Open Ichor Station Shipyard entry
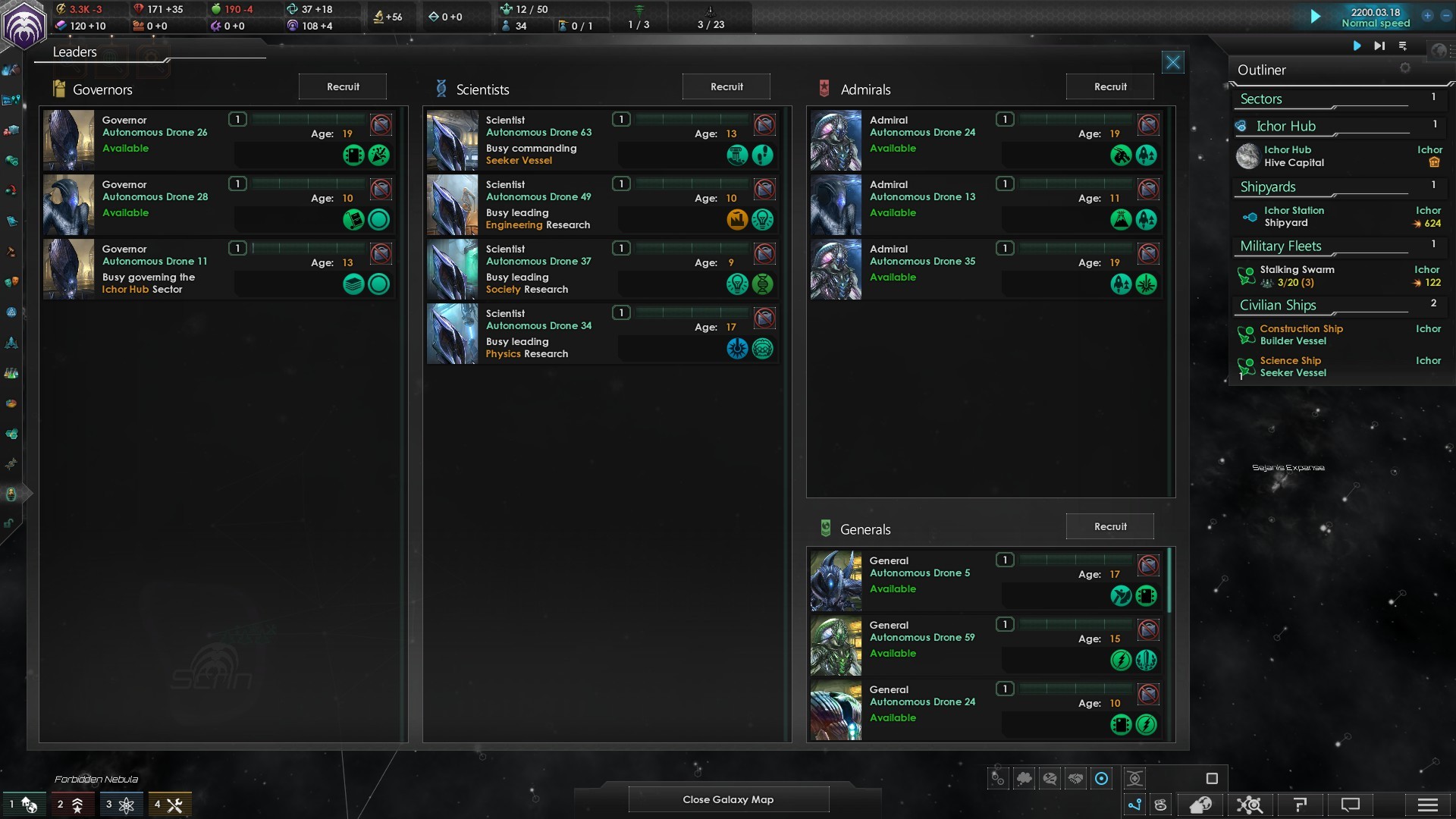Image resolution: width=1456 pixels, height=819 pixels. [1294, 217]
